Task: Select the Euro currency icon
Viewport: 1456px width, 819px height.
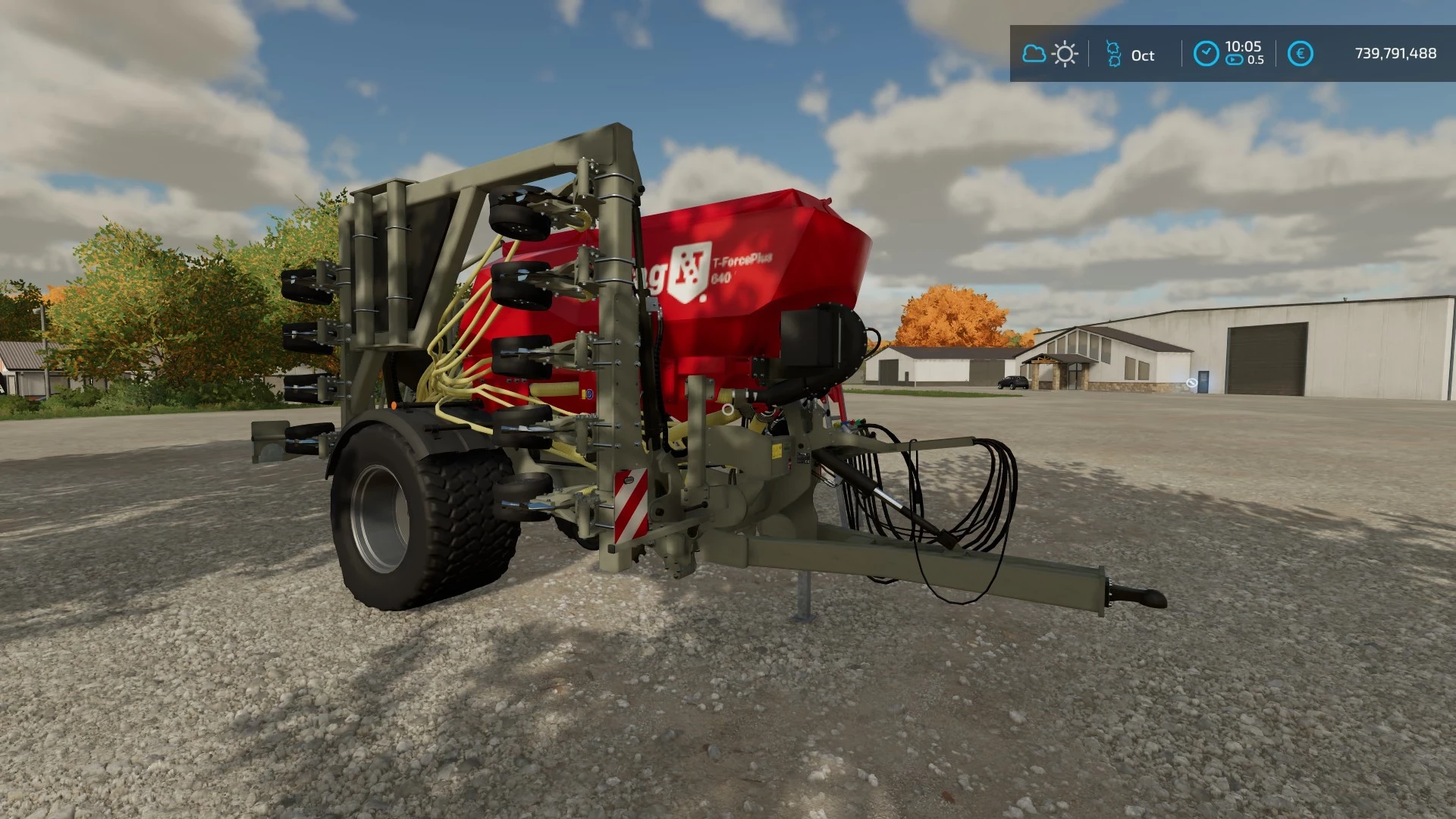Action: click(x=1301, y=52)
